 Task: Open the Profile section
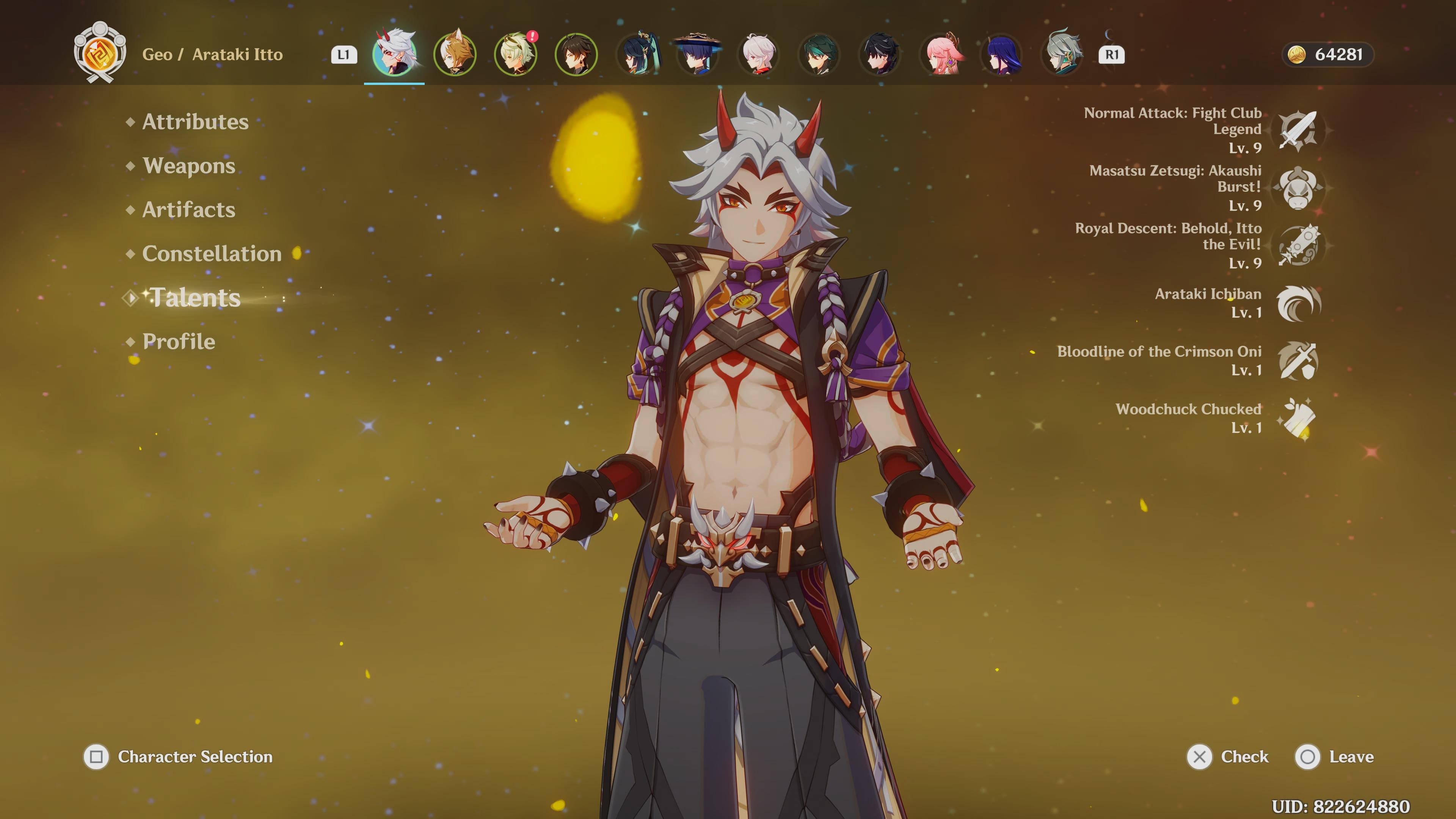pyautogui.click(x=179, y=342)
